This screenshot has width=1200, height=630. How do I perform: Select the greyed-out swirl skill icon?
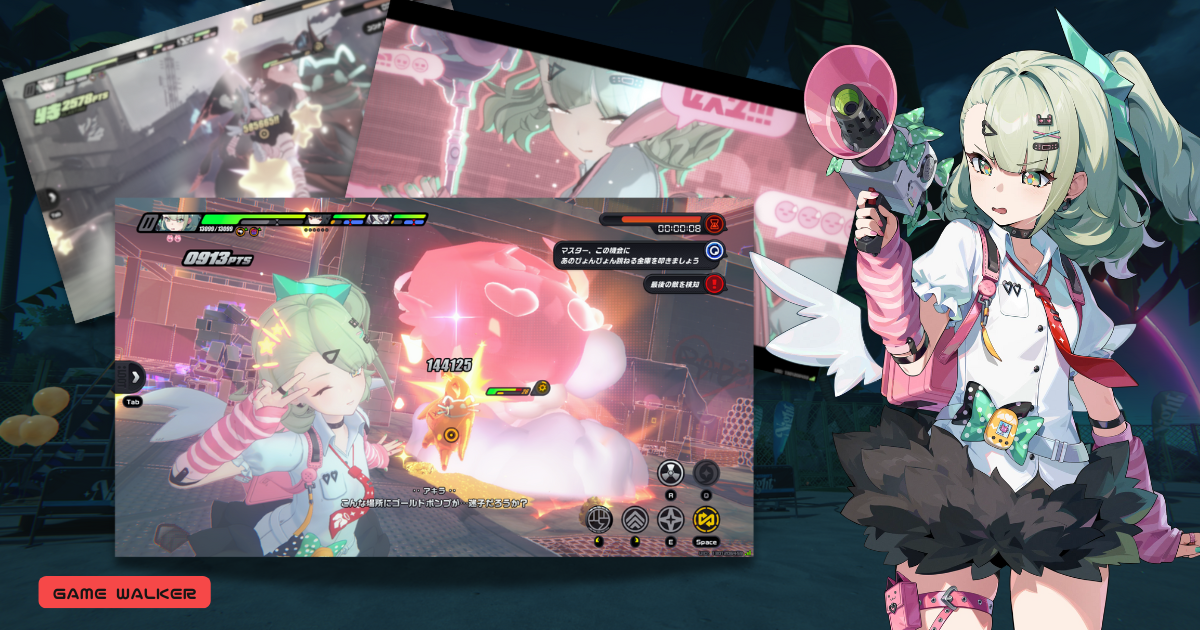(706, 471)
